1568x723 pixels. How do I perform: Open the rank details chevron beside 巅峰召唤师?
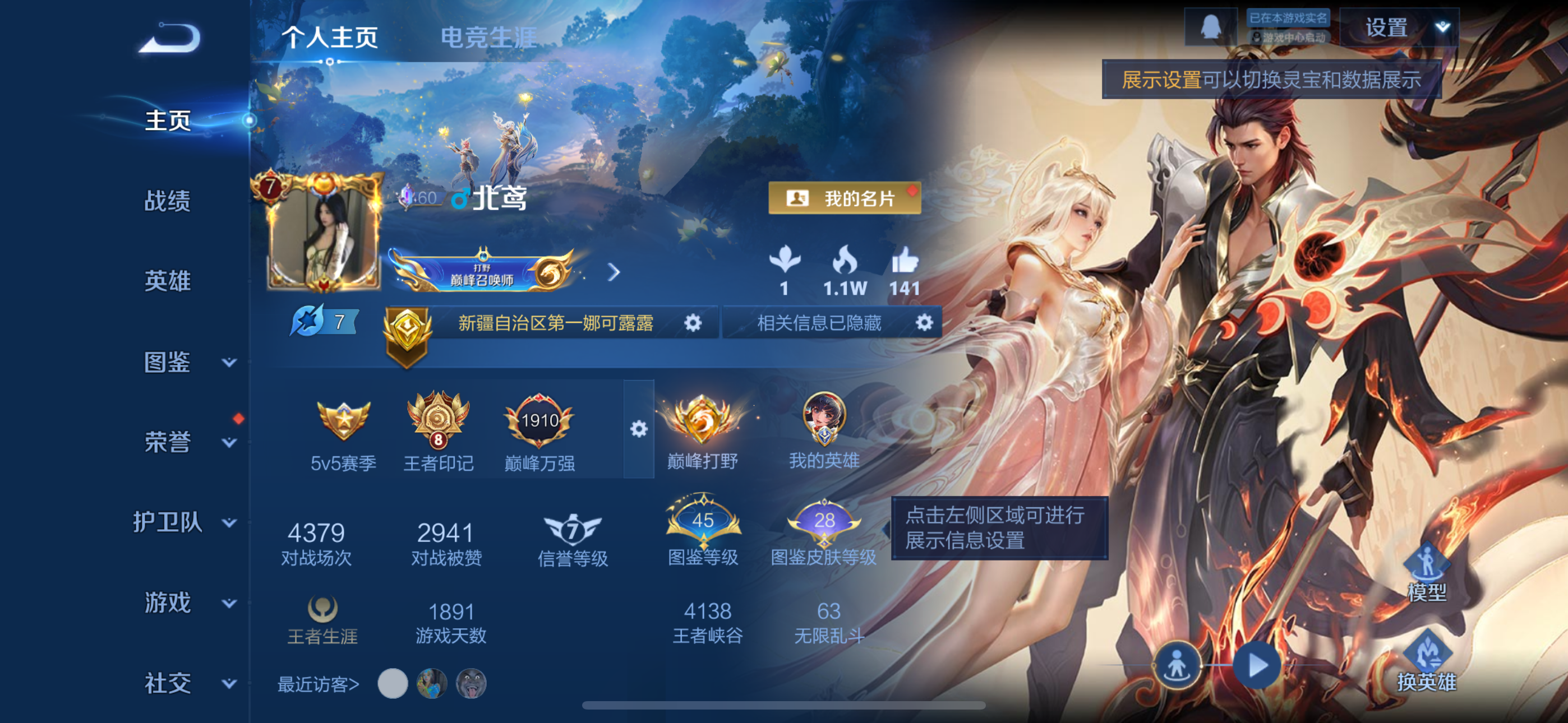click(614, 274)
